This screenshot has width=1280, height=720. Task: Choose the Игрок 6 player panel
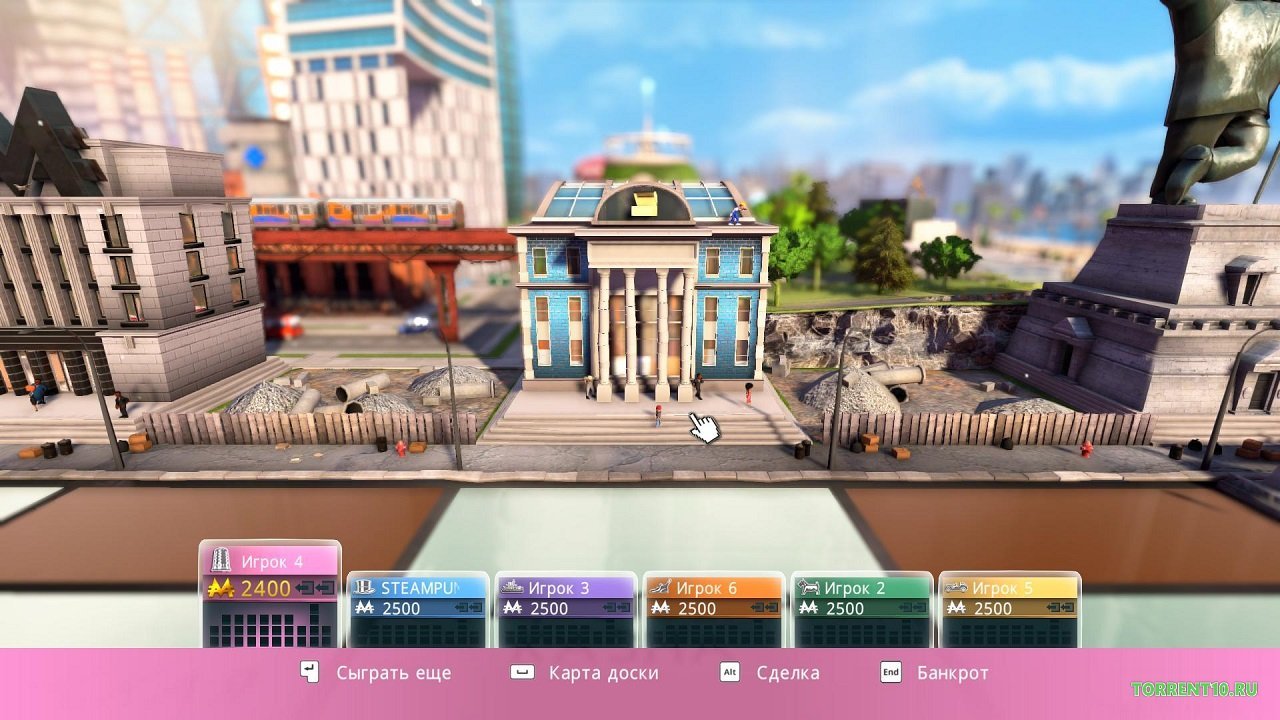pyautogui.click(x=713, y=608)
